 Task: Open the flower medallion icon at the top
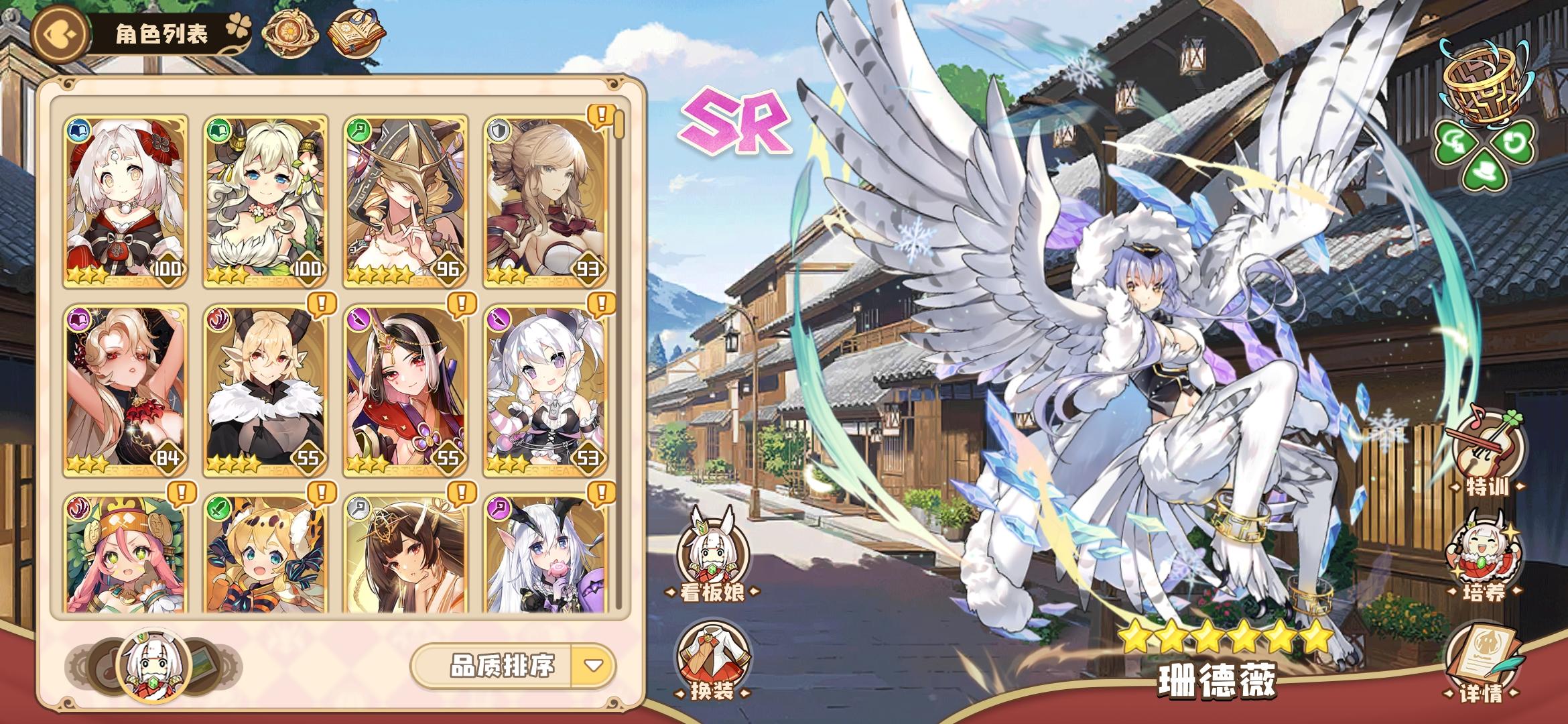[289, 32]
